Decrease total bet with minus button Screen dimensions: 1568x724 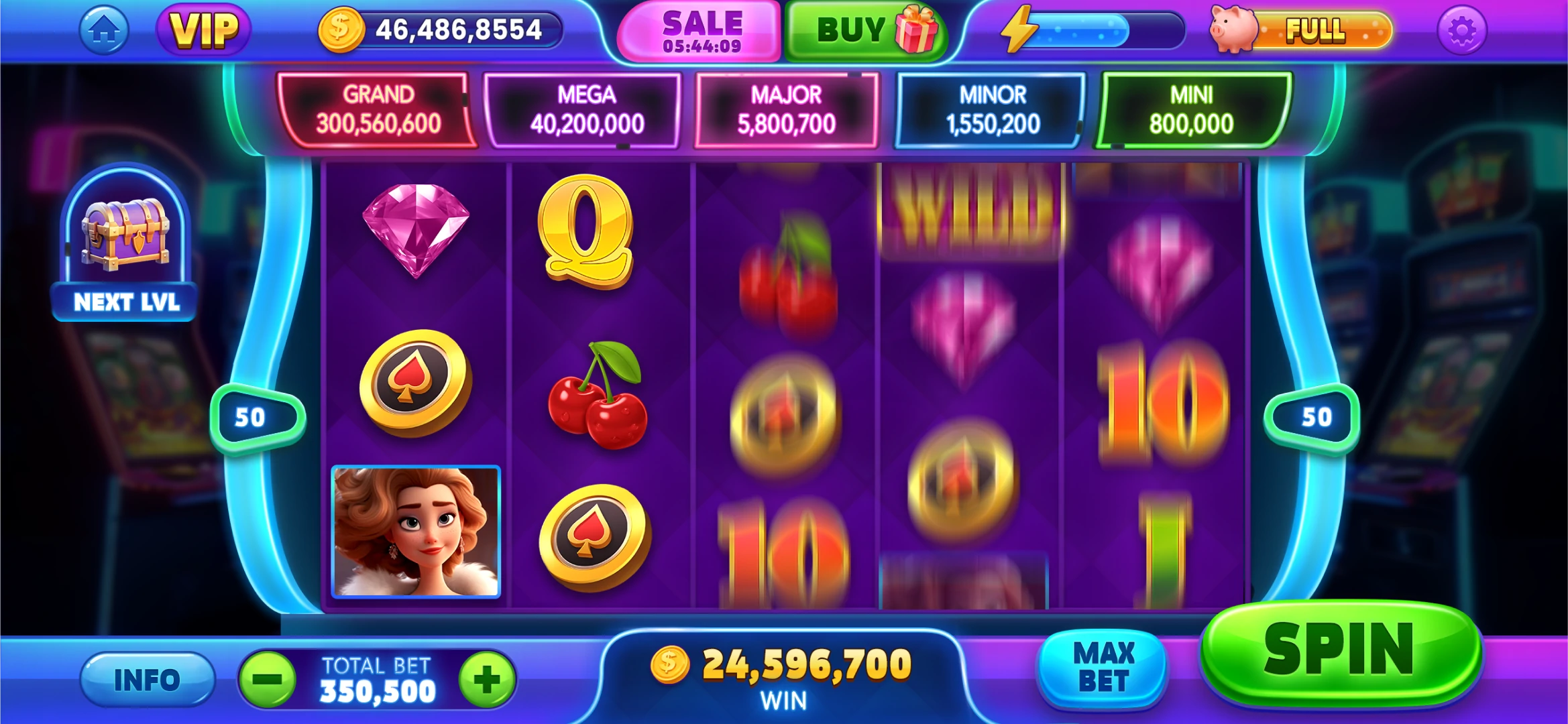click(268, 680)
